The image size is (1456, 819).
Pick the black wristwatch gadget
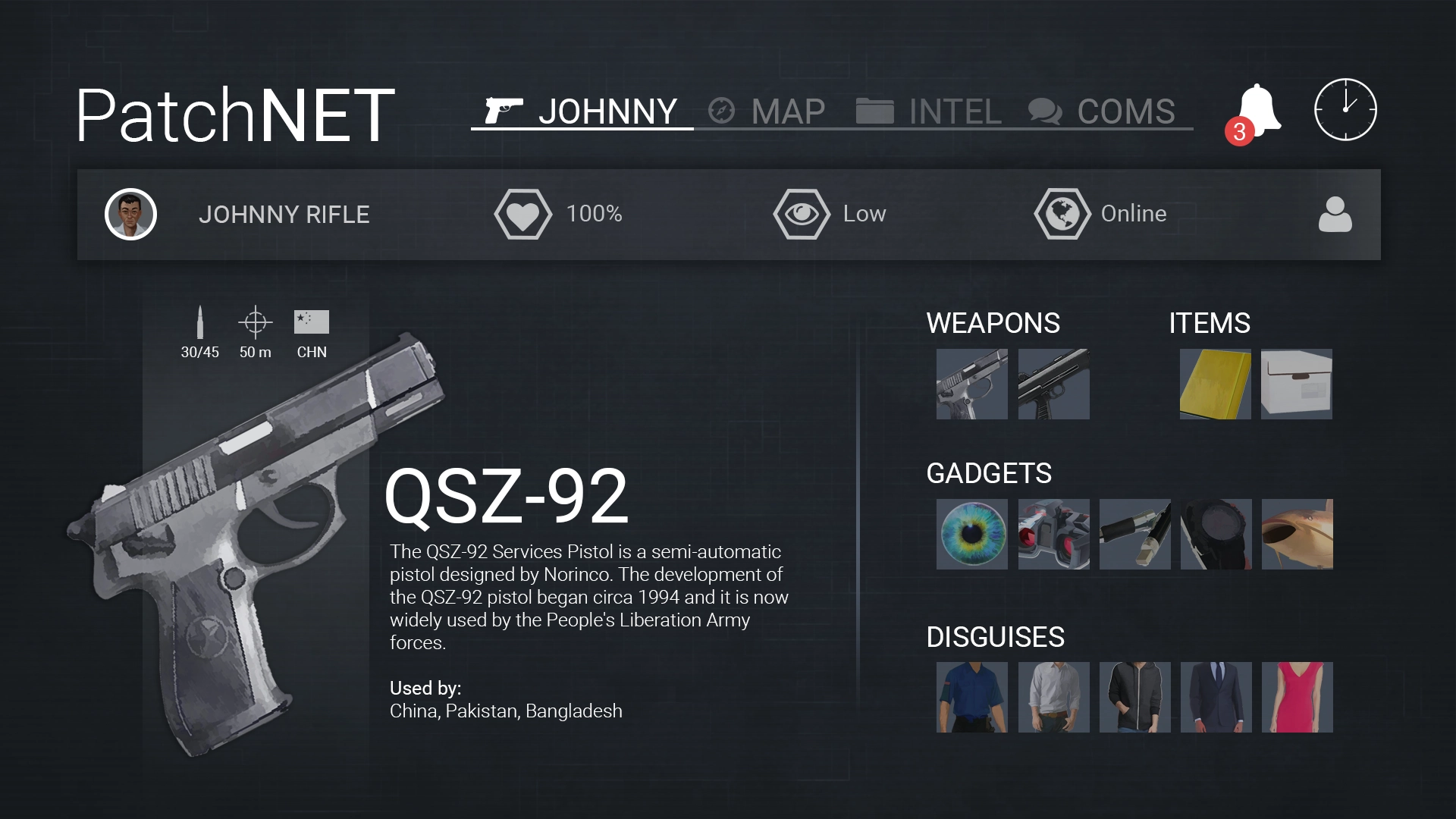click(x=1216, y=534)
